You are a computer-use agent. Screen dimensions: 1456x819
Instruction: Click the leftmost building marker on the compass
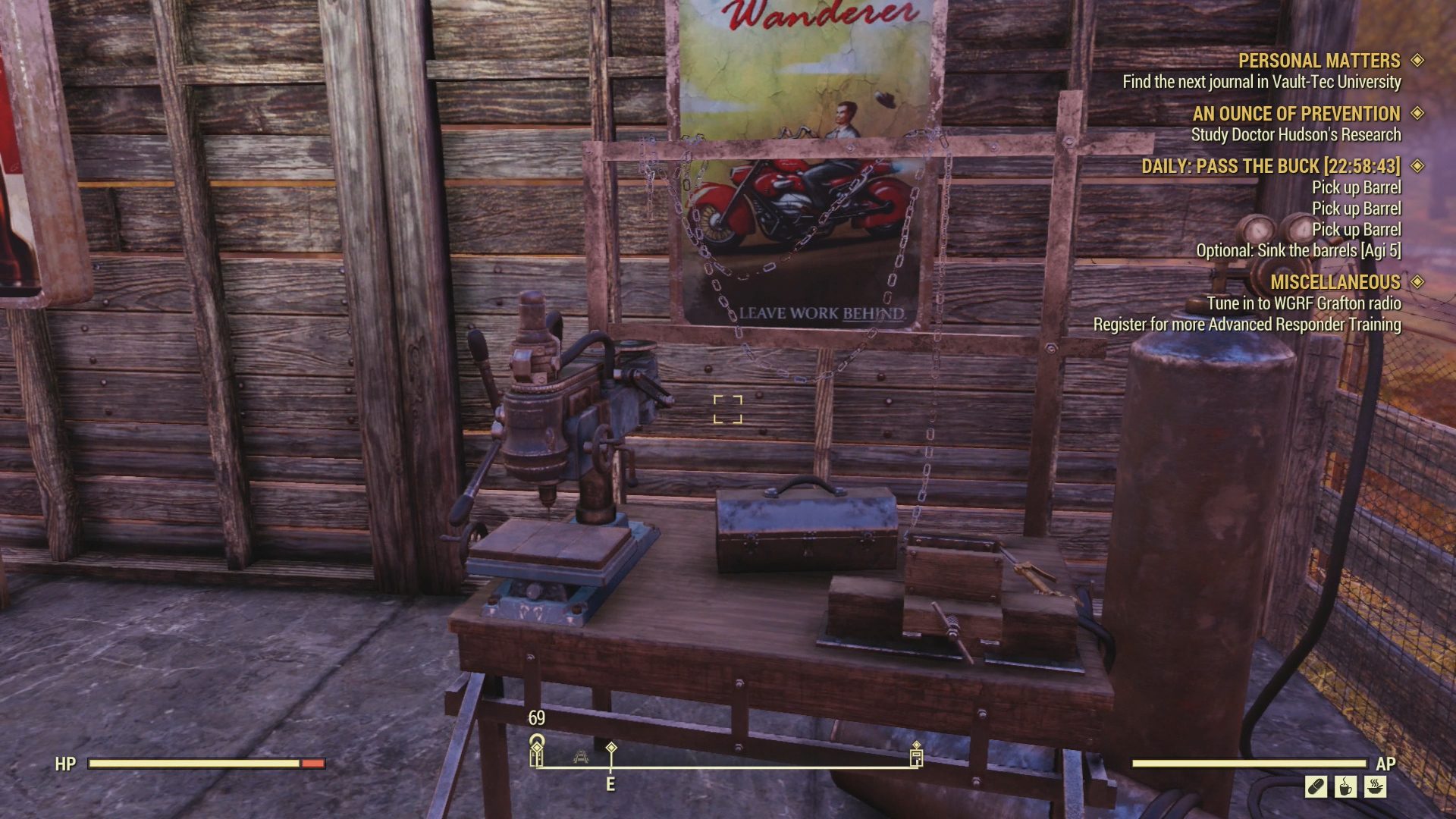[x=538, y=756]
